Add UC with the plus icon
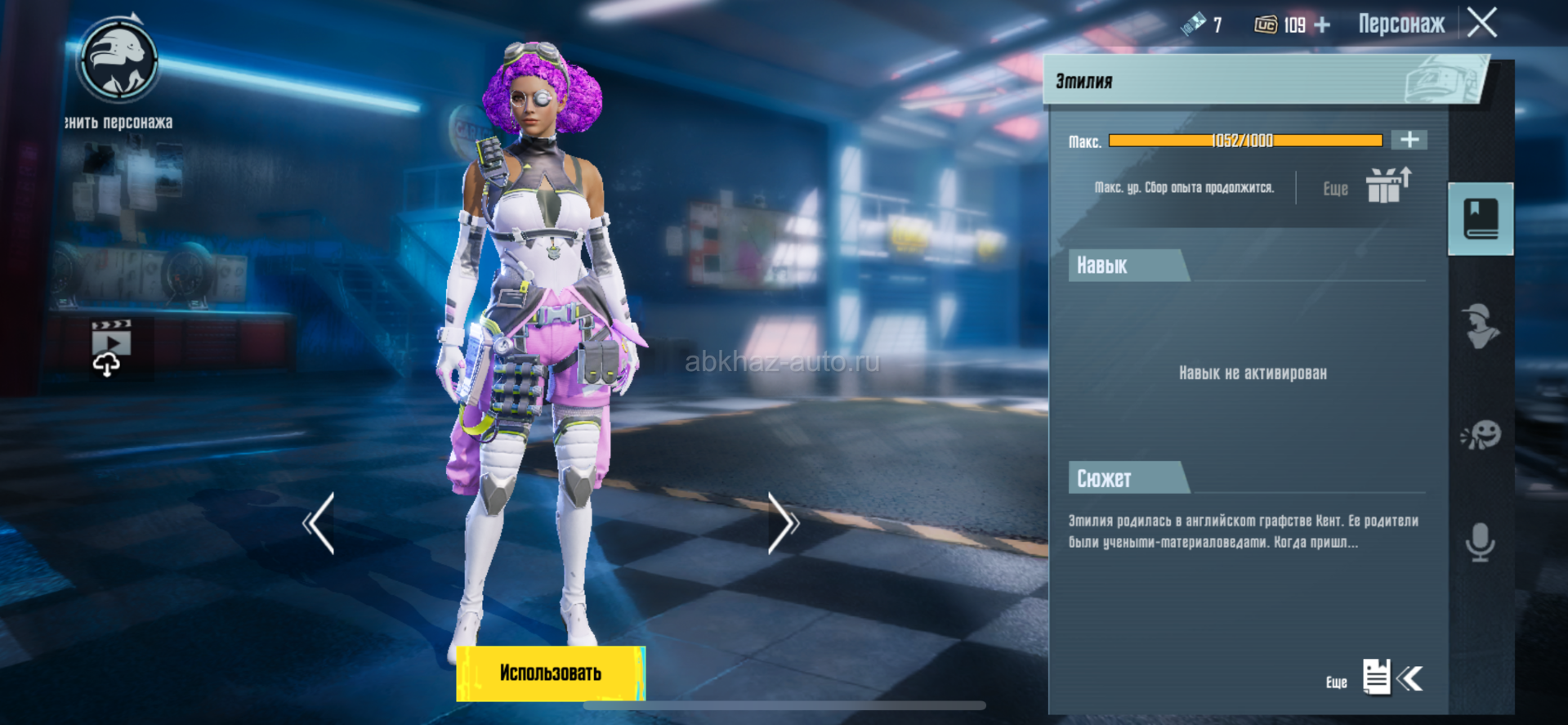The width and height of the screenshot is (1568, 725). pyautogui.click(x=1322, y=25)
